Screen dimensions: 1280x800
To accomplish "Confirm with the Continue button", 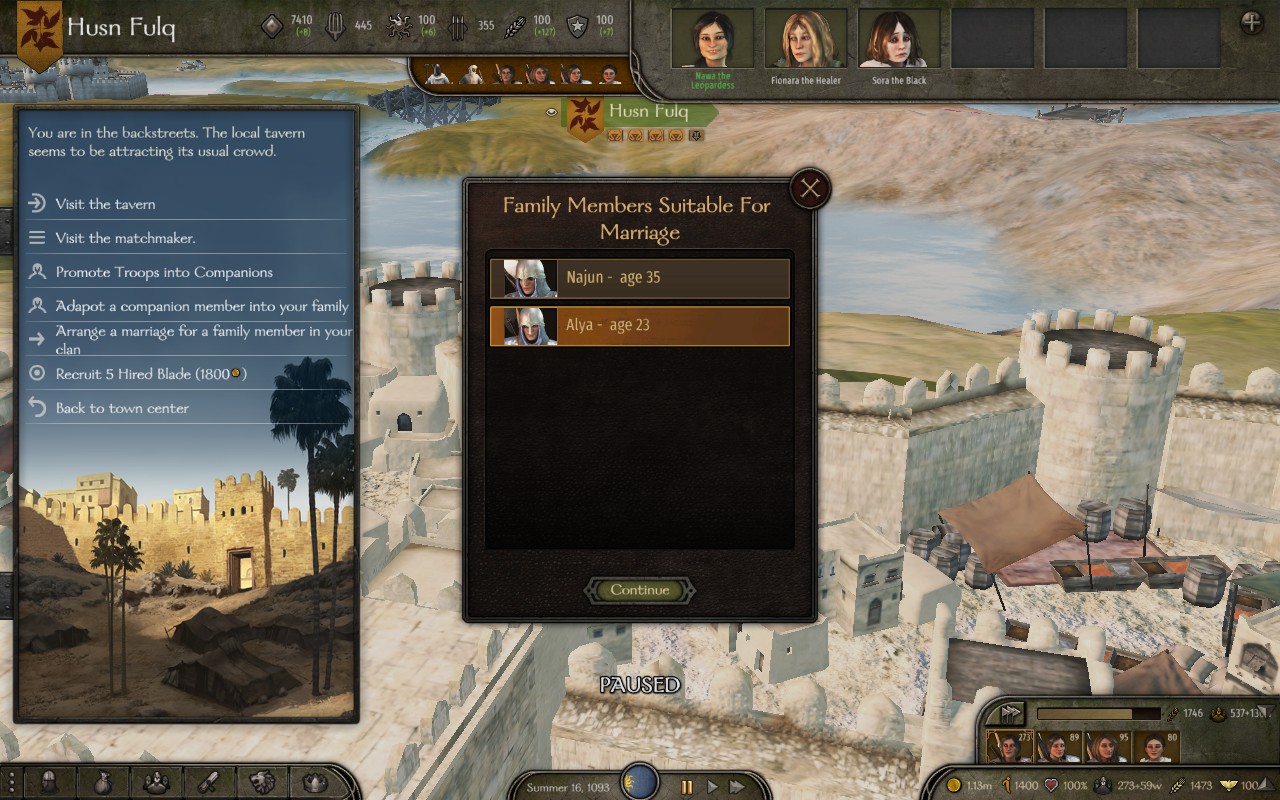I will [x=640, y=590].
